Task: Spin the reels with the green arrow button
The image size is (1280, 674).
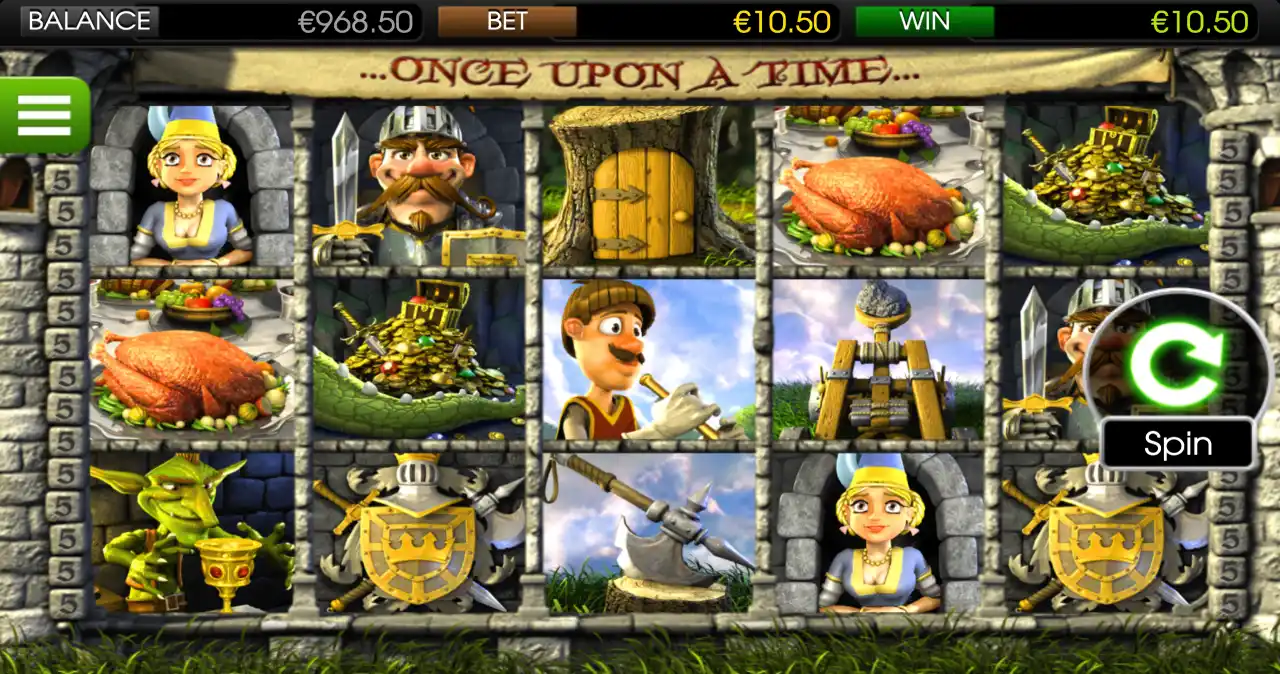Action: pos(1175,364)
